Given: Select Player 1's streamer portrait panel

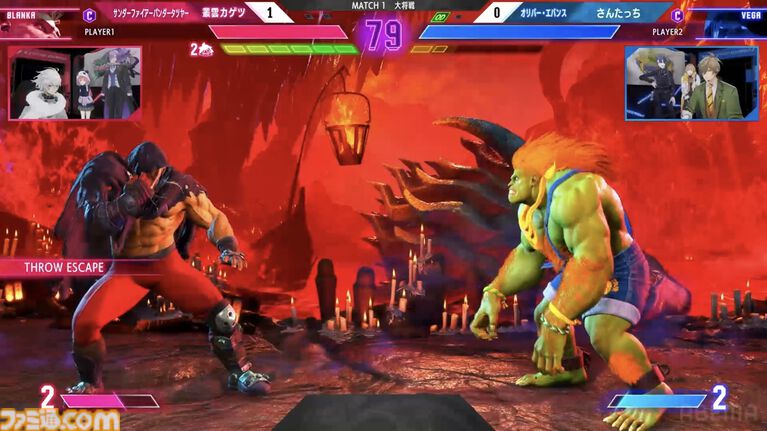Looking at the screenshot, I should (x=75, y=83).
